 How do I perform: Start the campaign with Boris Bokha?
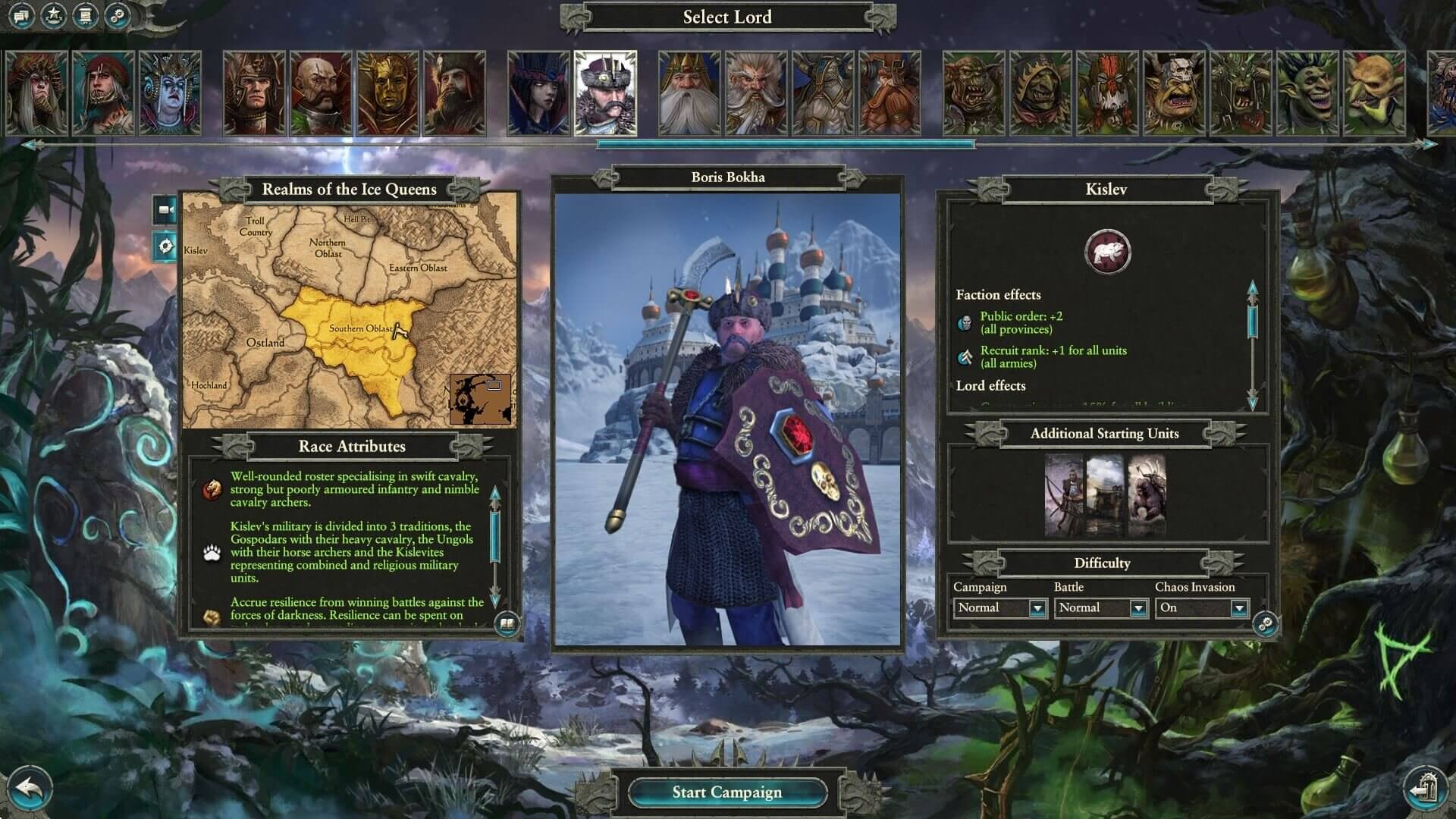click(726, 792)
